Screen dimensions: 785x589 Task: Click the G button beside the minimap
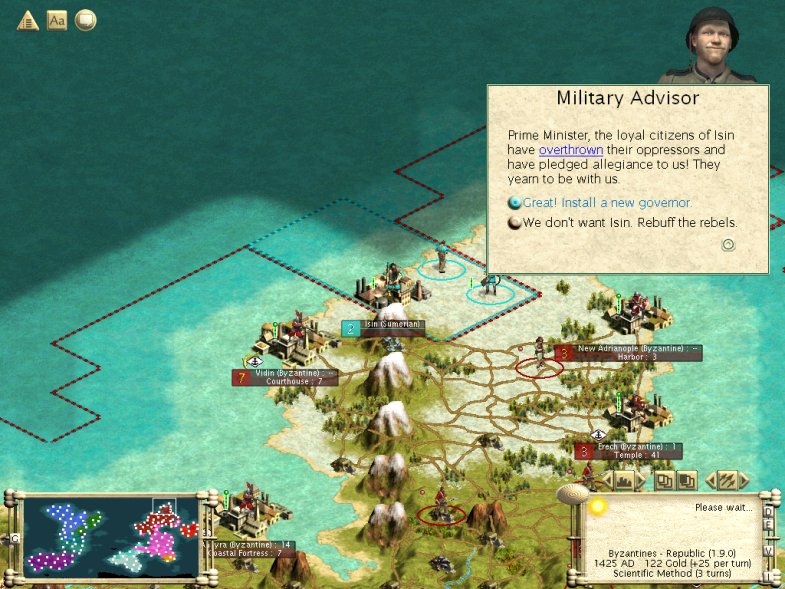point(14,538)
